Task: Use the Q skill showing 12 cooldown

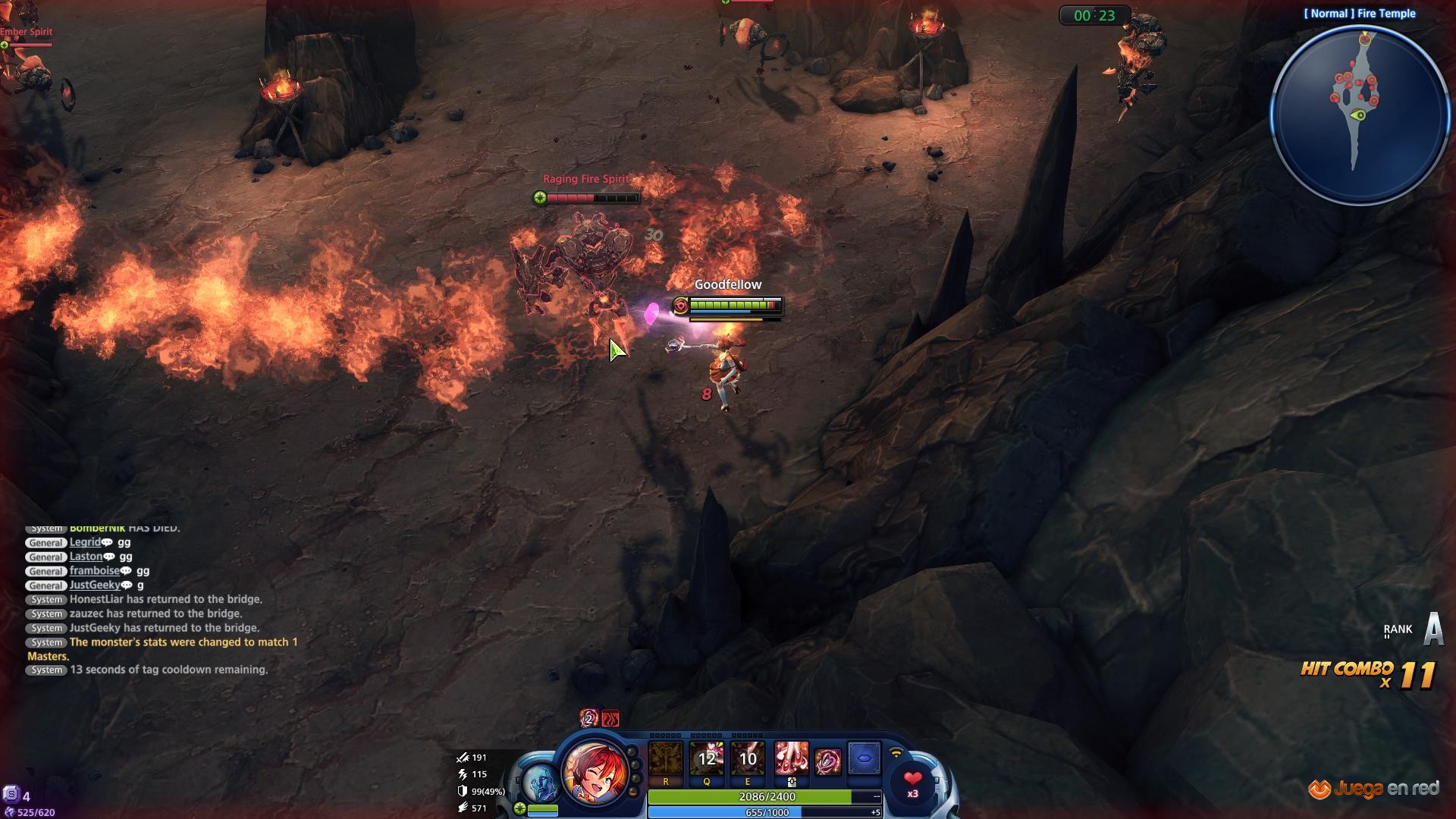Action: [707, 760]
